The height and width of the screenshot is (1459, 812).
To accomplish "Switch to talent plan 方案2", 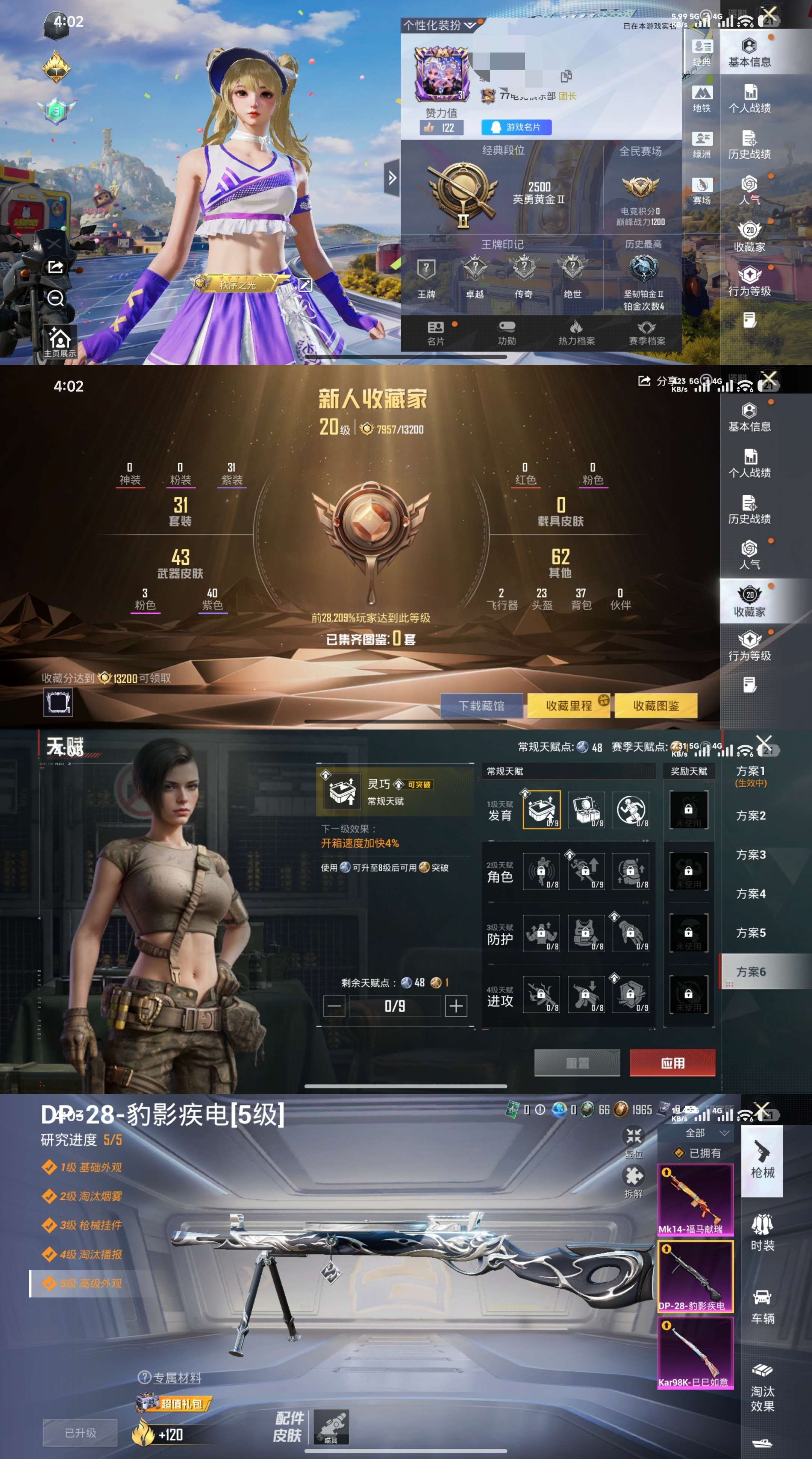I will tap(750, 816).
